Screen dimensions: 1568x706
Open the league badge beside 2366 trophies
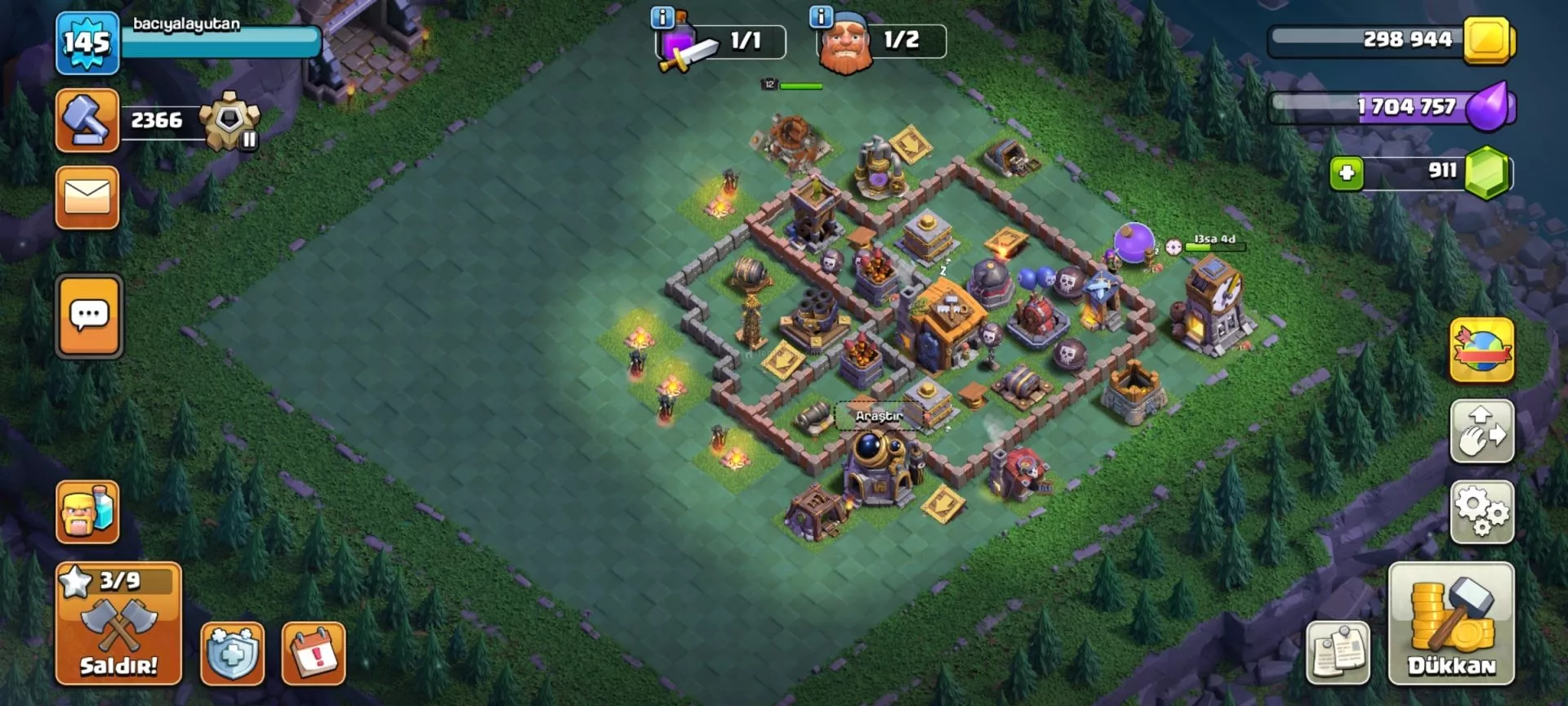coord(230,122)
